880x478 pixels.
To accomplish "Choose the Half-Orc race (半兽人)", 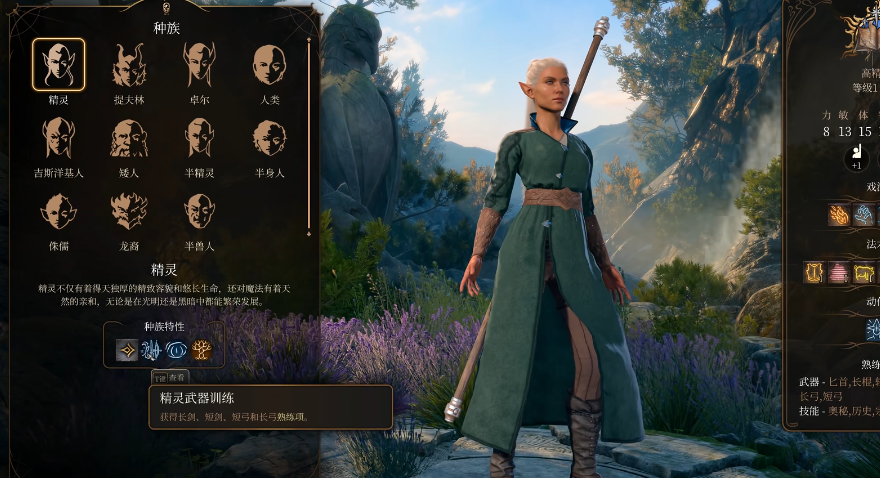I will [x=199, y=211].
